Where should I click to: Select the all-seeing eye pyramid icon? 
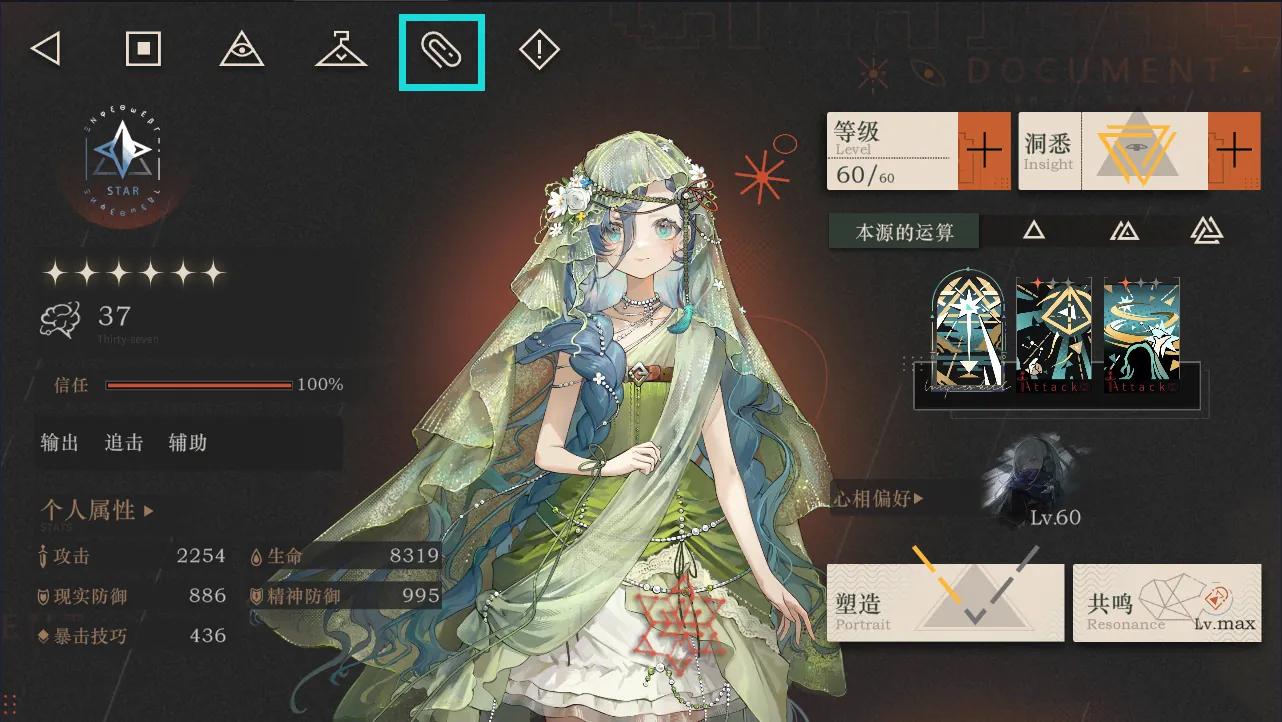coord(242,50)
